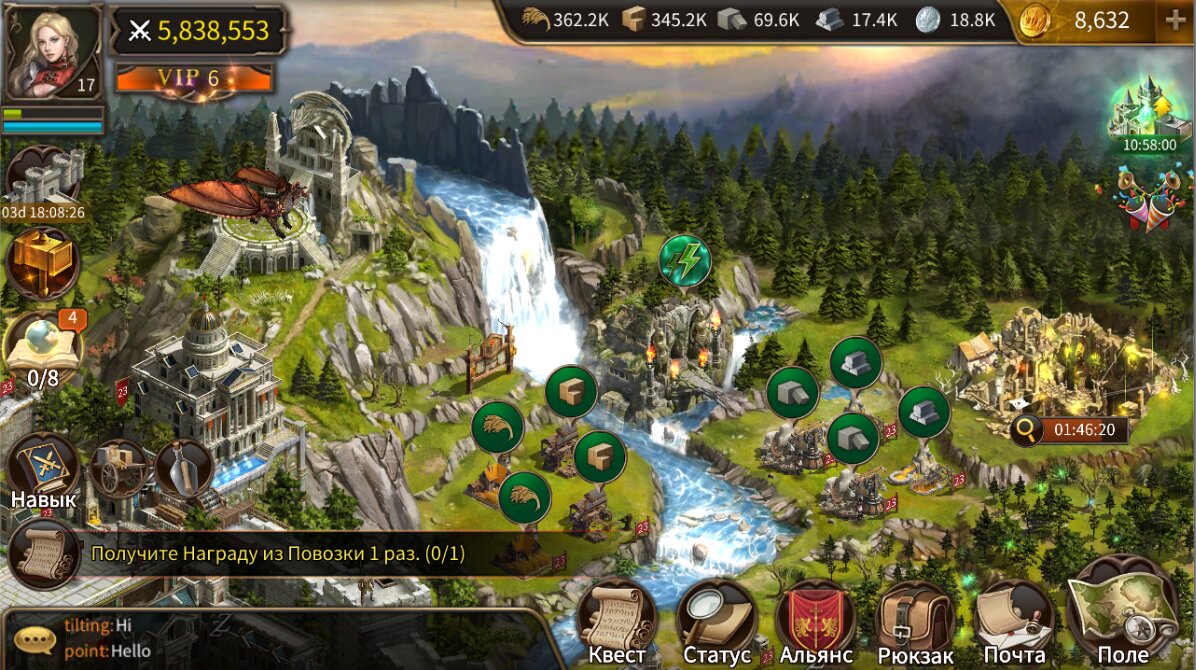This screenshot has height=670, width=1196.
Task: Add gold with the plus button
Action: (x=1174, y=21)
